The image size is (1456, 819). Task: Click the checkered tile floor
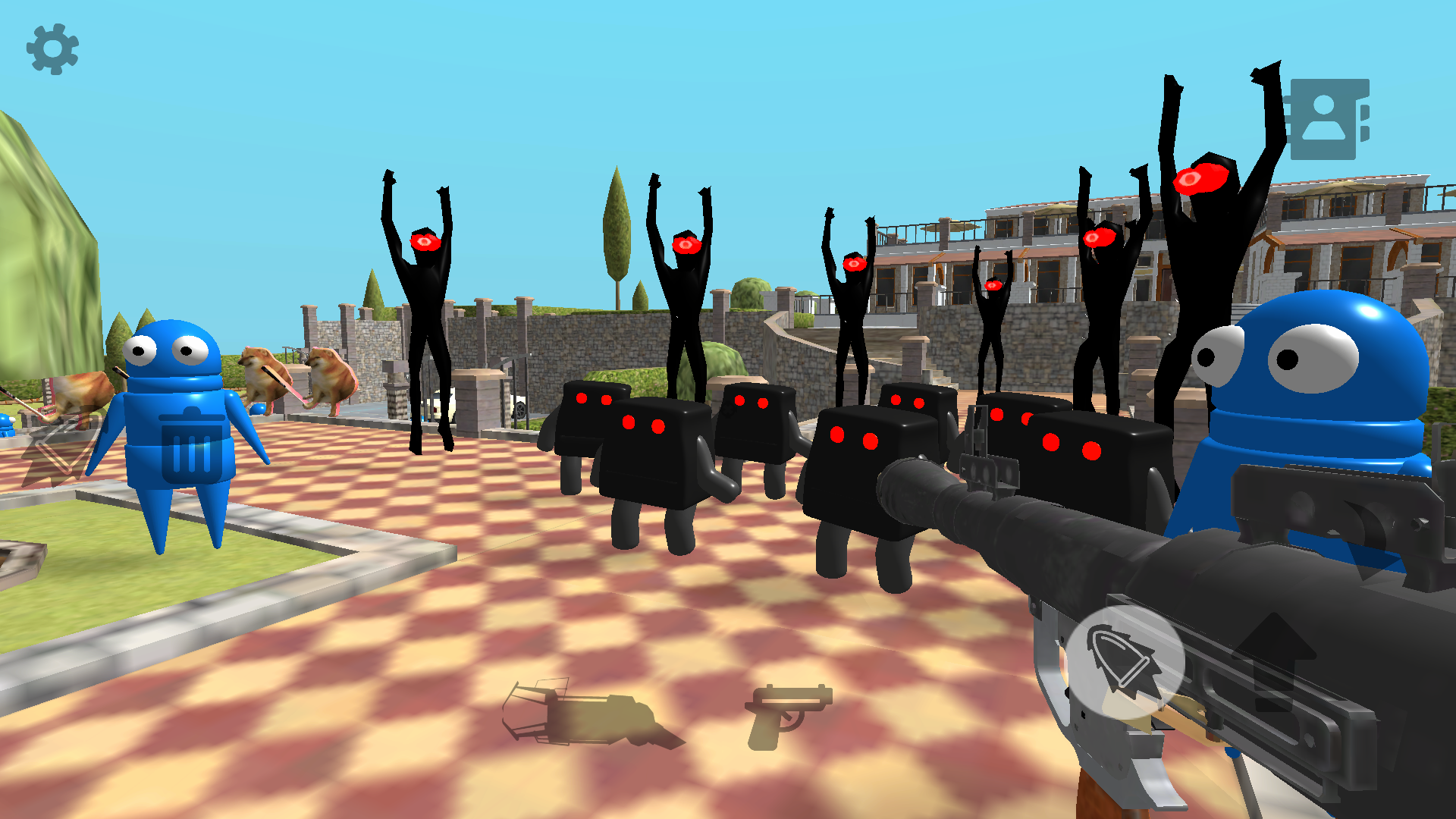(455, 607)
